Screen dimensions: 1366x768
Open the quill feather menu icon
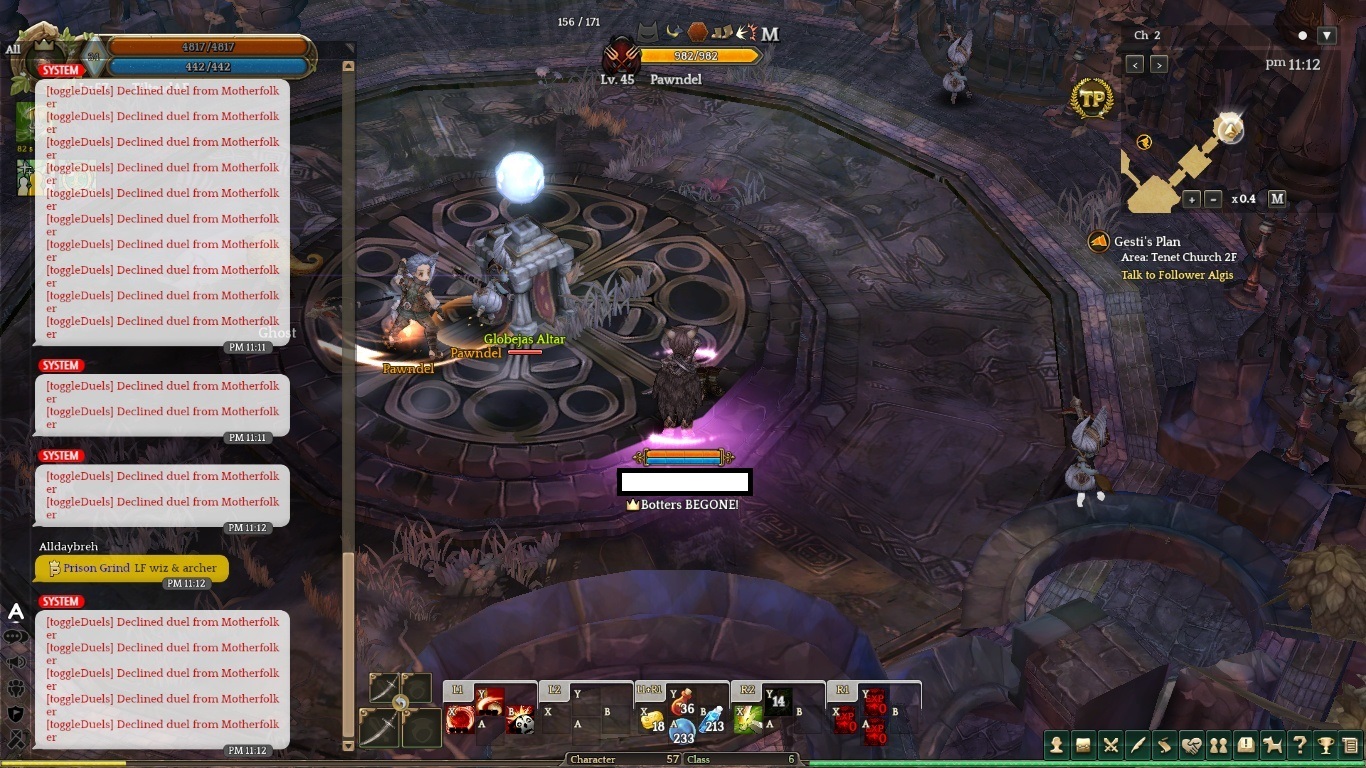(1137, 744)
